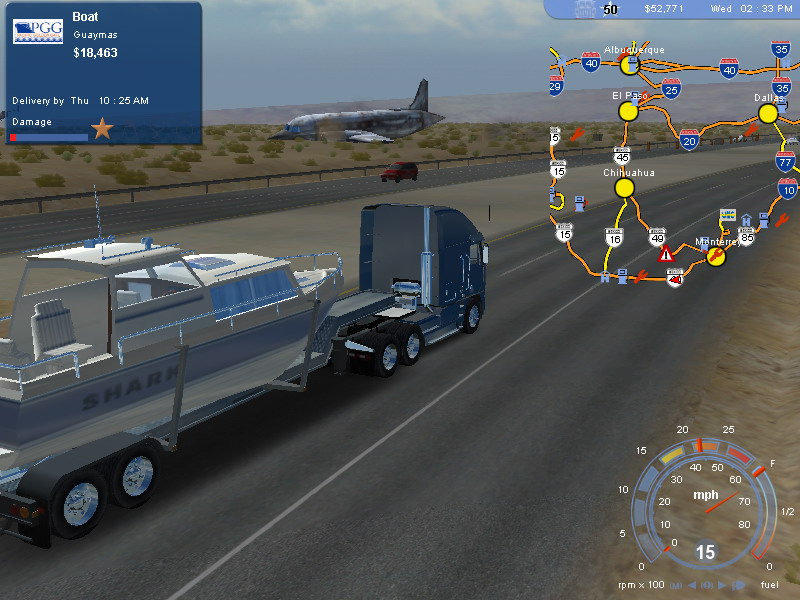Screen dimensions: 800x600
Task: Open the PGG company logo in the job panel
Action: (x=37, y=31)
